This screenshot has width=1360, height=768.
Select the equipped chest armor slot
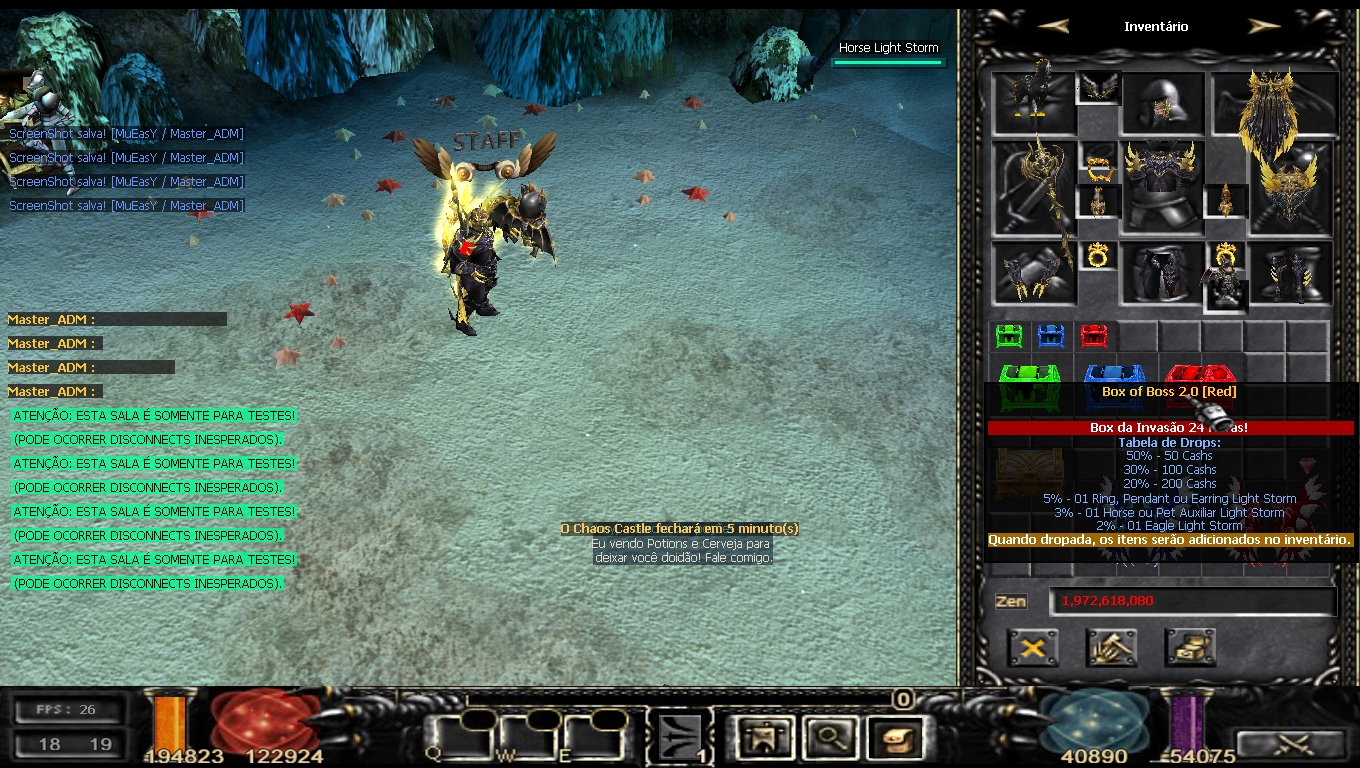1161,185
